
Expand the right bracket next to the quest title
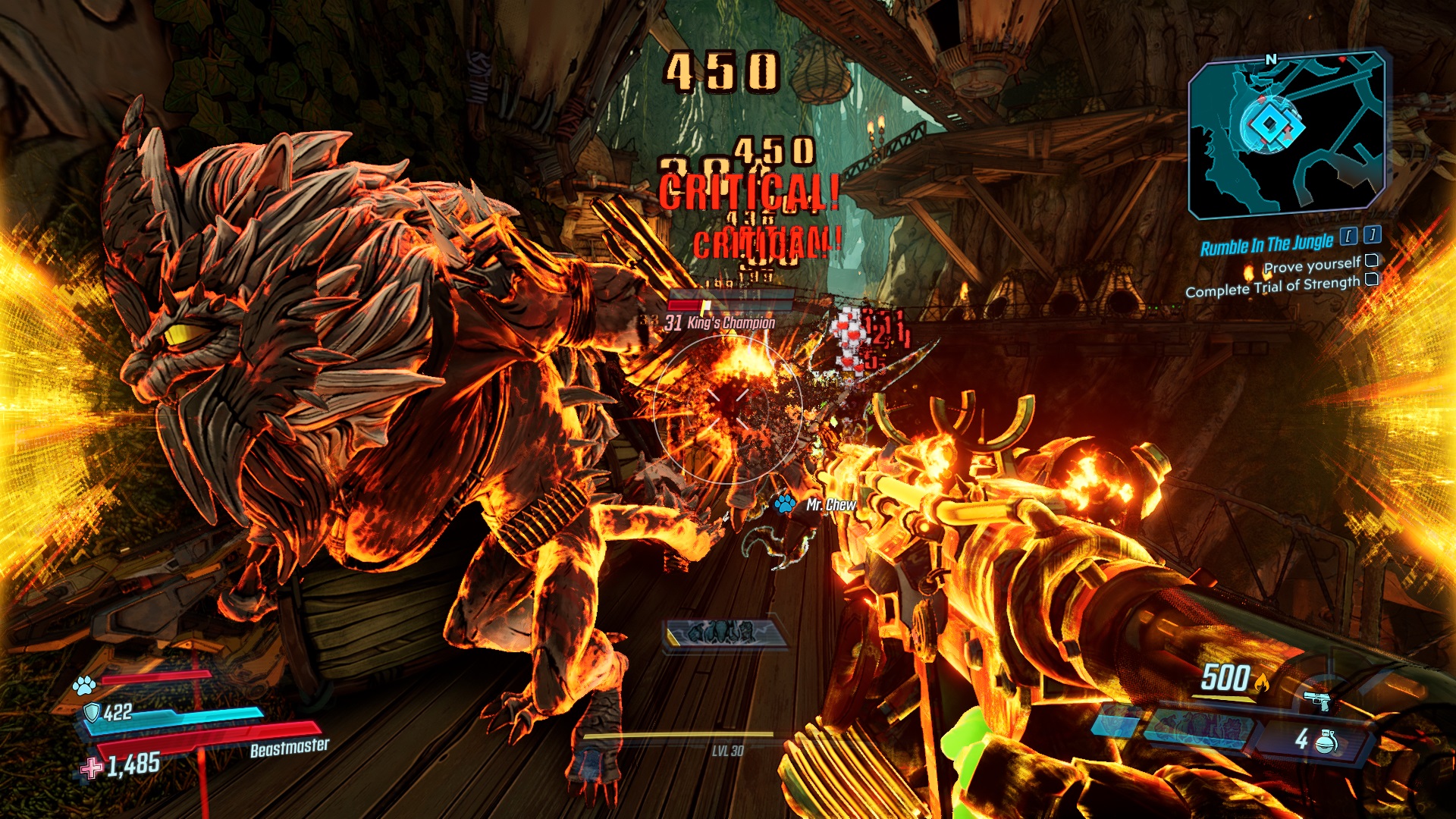pyautogui.click(x=1372, y=236)
